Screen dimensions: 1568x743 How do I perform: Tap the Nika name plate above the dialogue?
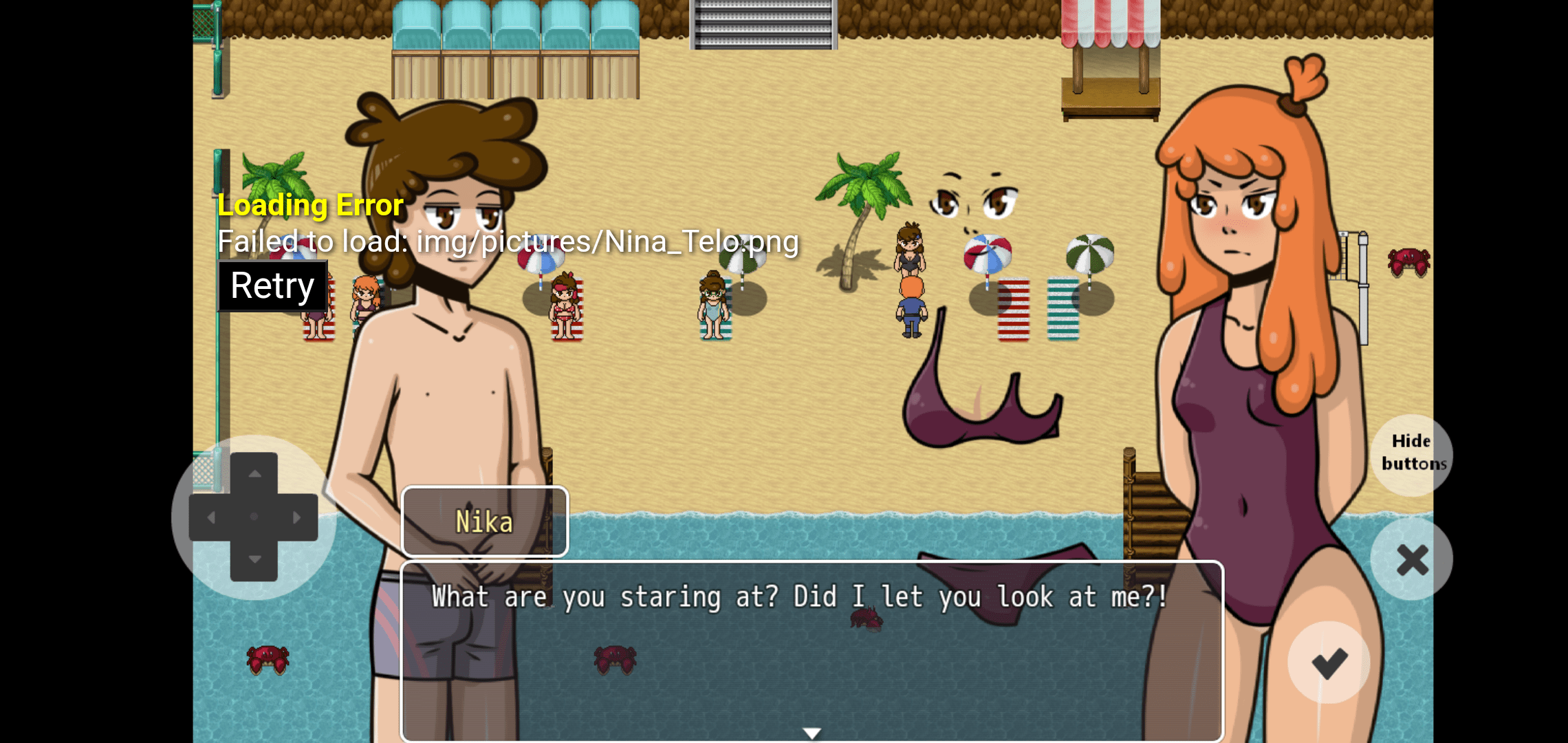[x=484, y=521]
